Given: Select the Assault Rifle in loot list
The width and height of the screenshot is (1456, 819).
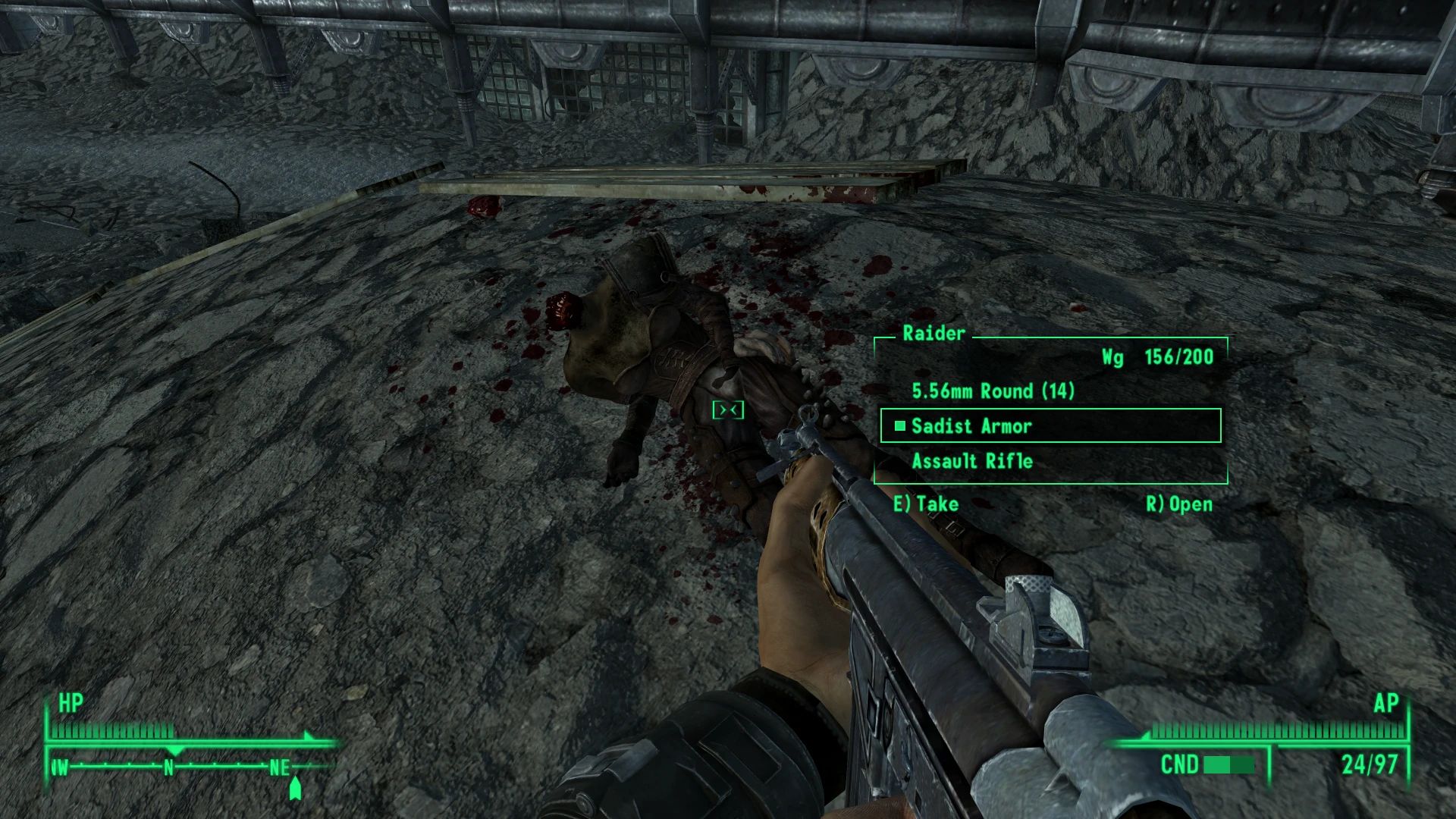Looking at the screenshot, I should pos(973,461).
